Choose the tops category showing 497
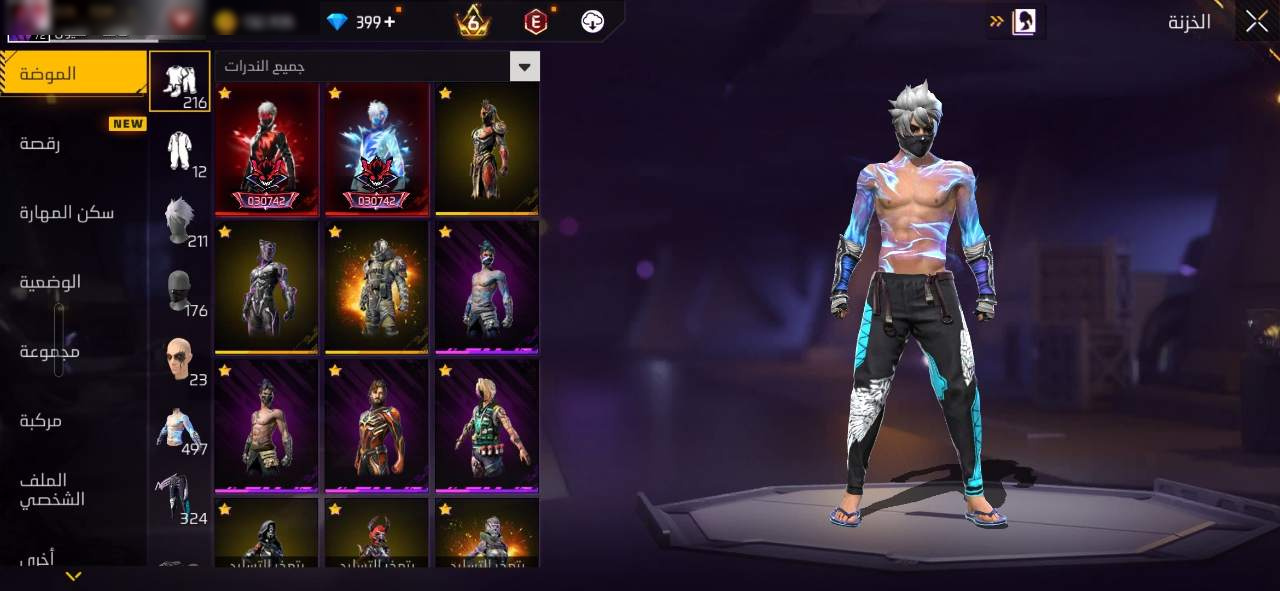 (x=180, y=428)
